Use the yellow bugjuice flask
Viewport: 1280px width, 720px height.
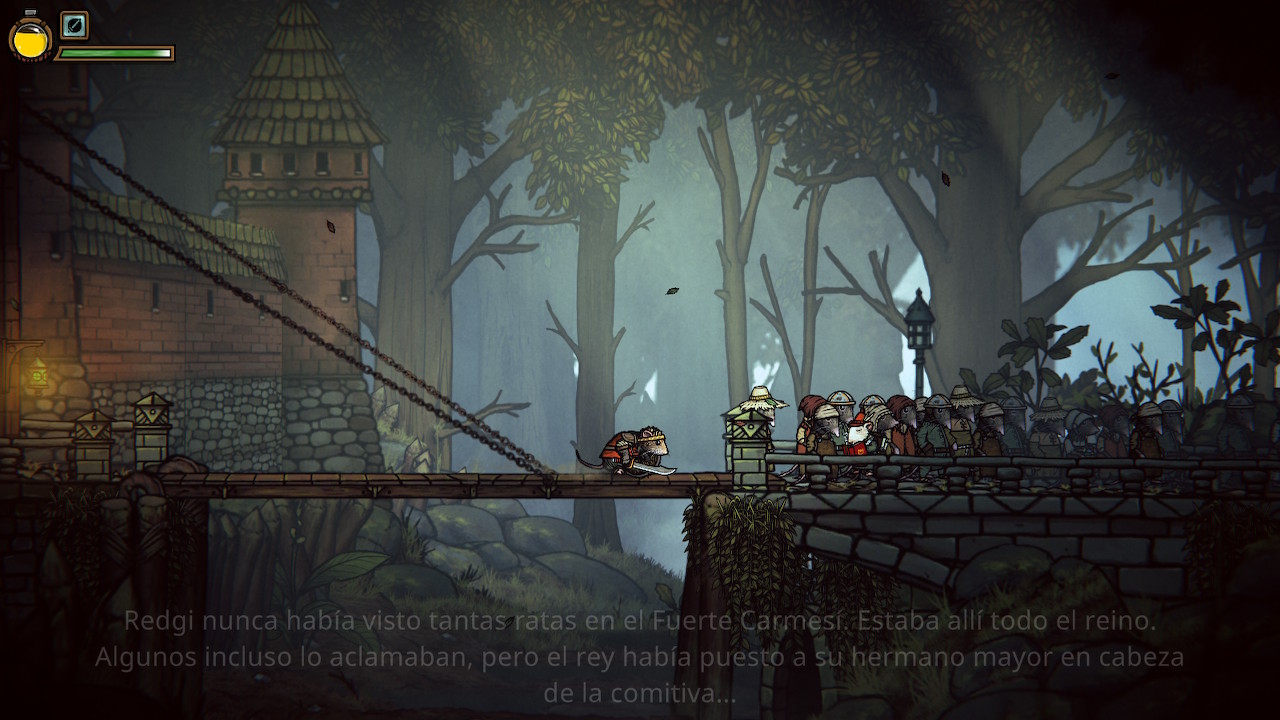point(30,39)
